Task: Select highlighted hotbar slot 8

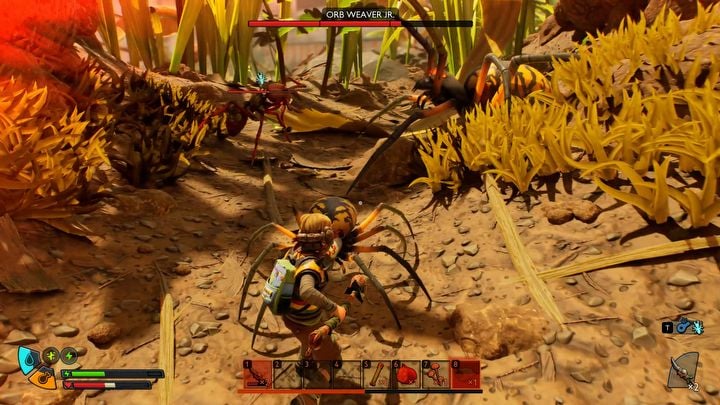Action: click(x=466, y=375)
